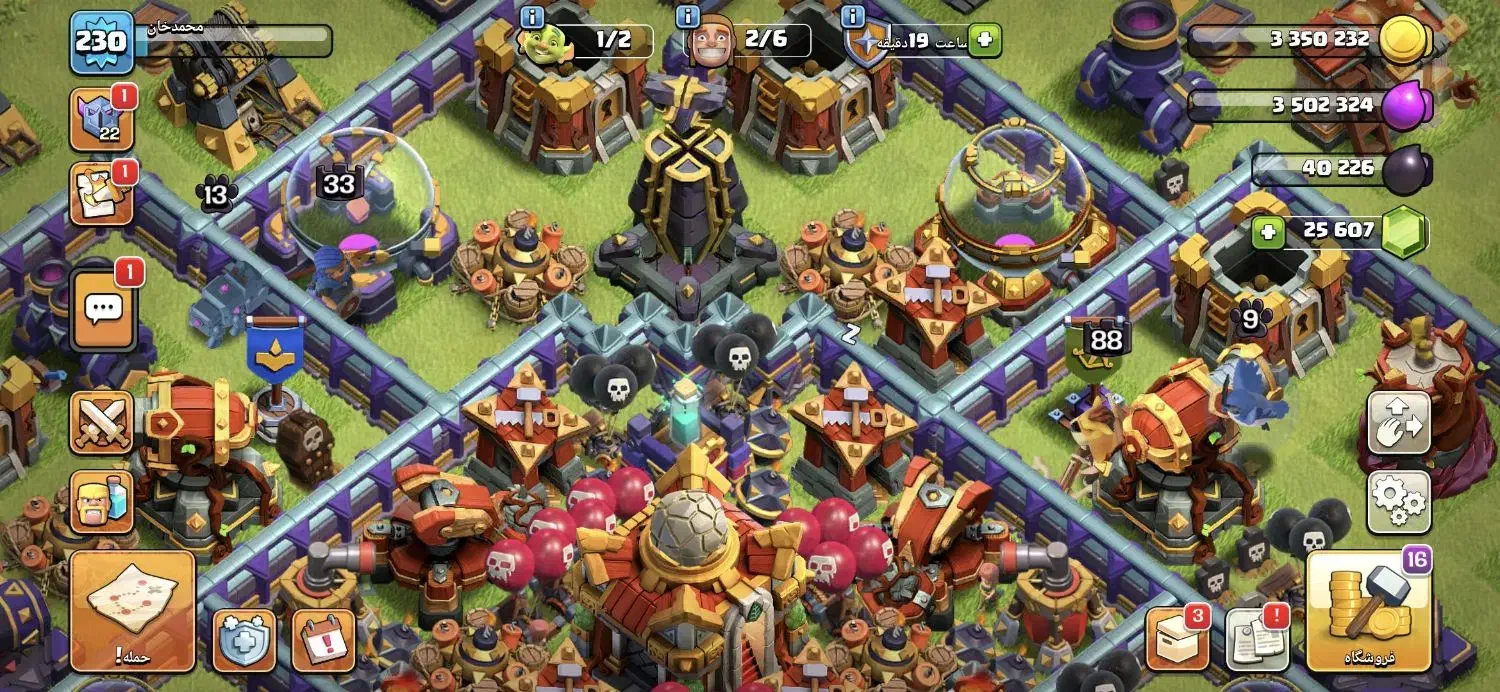Toggle the layout editor hand button

(x=1399, y=422)
